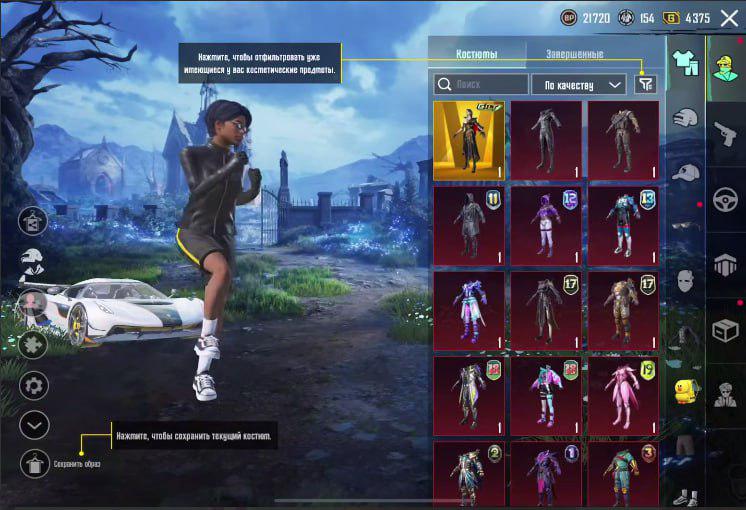The width and height of the screenshot is (746, 510).
Task: Open the helmet category
Action: 685,118
